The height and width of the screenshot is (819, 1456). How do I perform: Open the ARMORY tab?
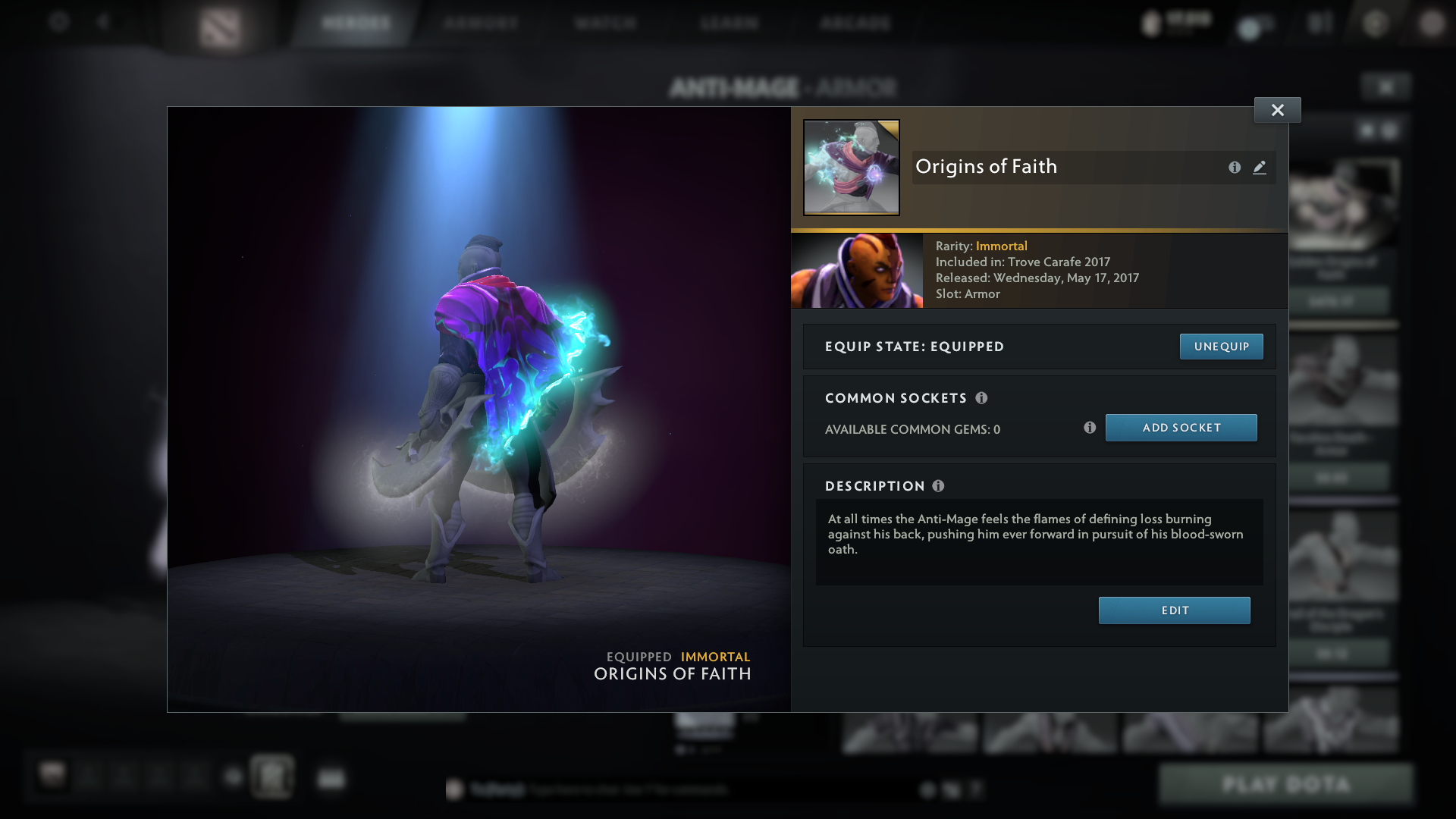(x=479, y=23)
